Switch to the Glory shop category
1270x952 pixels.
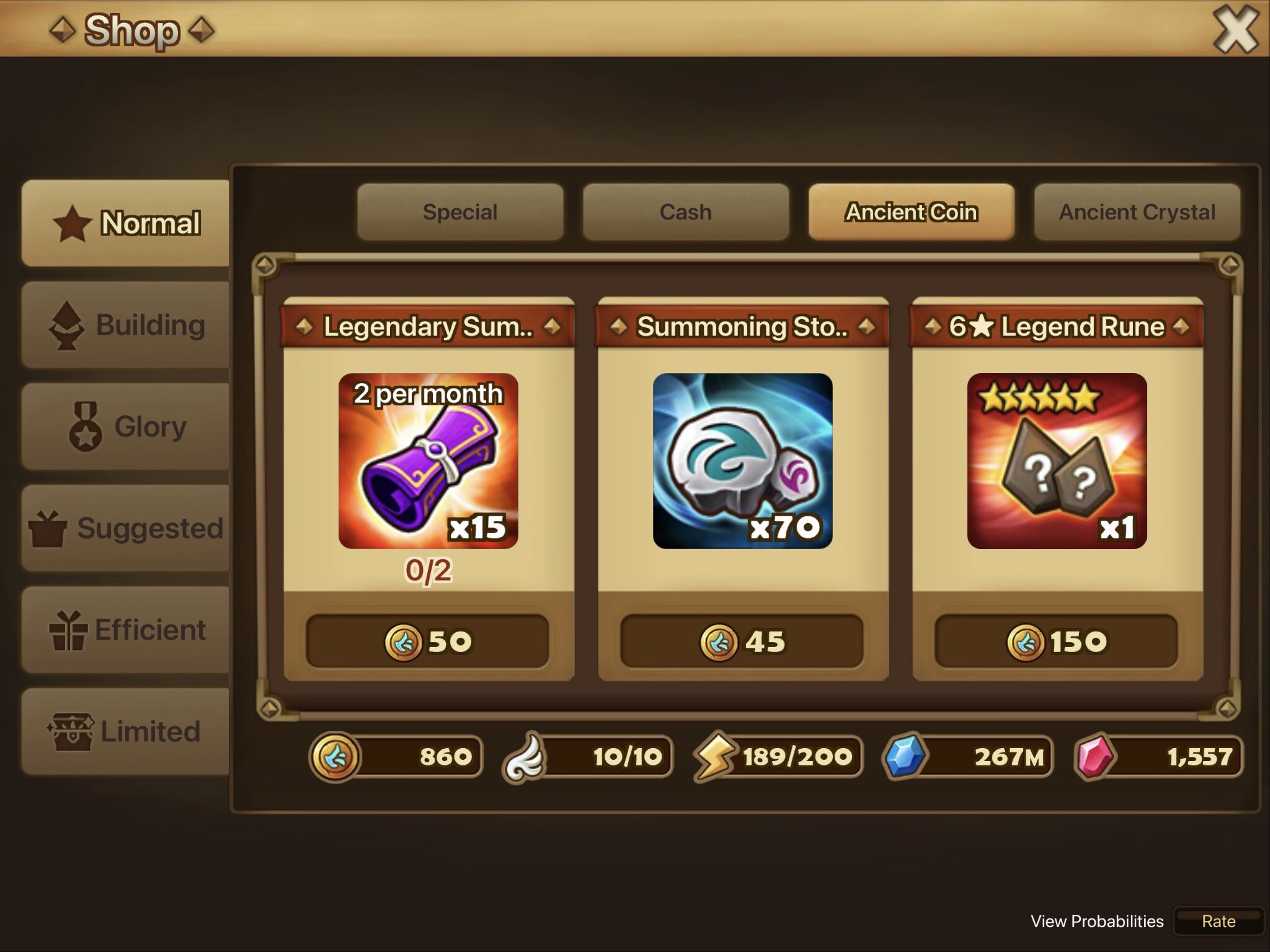pos(126,426)
